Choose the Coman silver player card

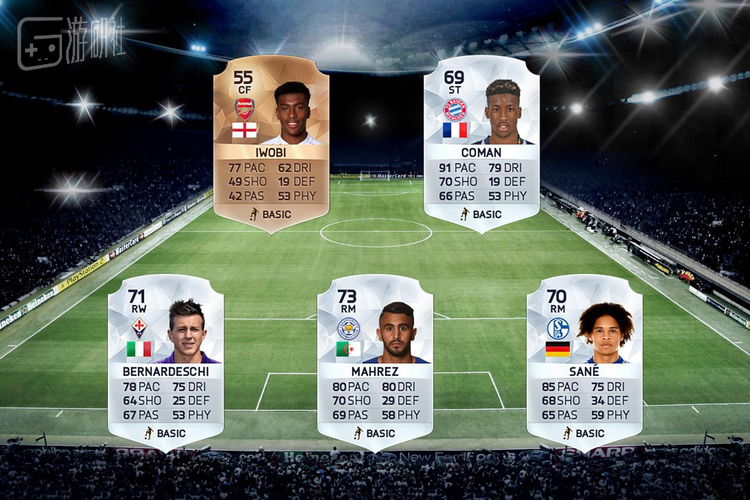coord(481,142)
